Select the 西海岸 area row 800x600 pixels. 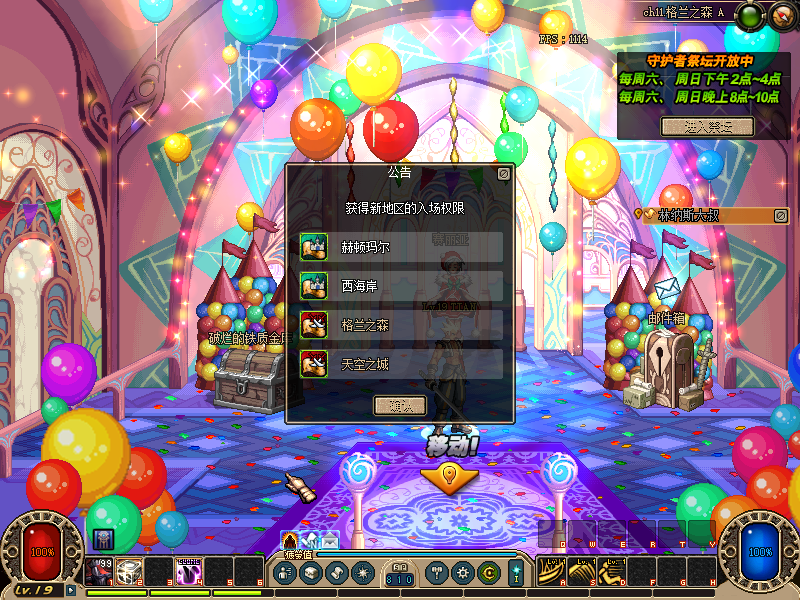pos(401,286)
